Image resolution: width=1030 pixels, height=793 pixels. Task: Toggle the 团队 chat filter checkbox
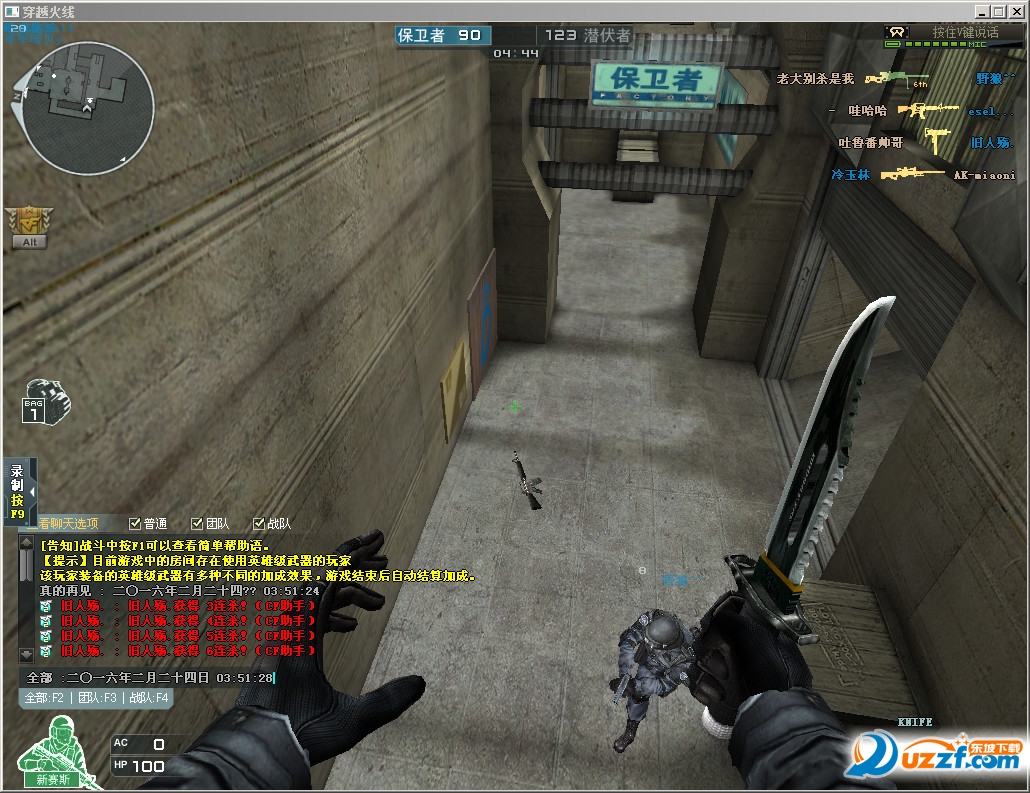pos(196,523)
